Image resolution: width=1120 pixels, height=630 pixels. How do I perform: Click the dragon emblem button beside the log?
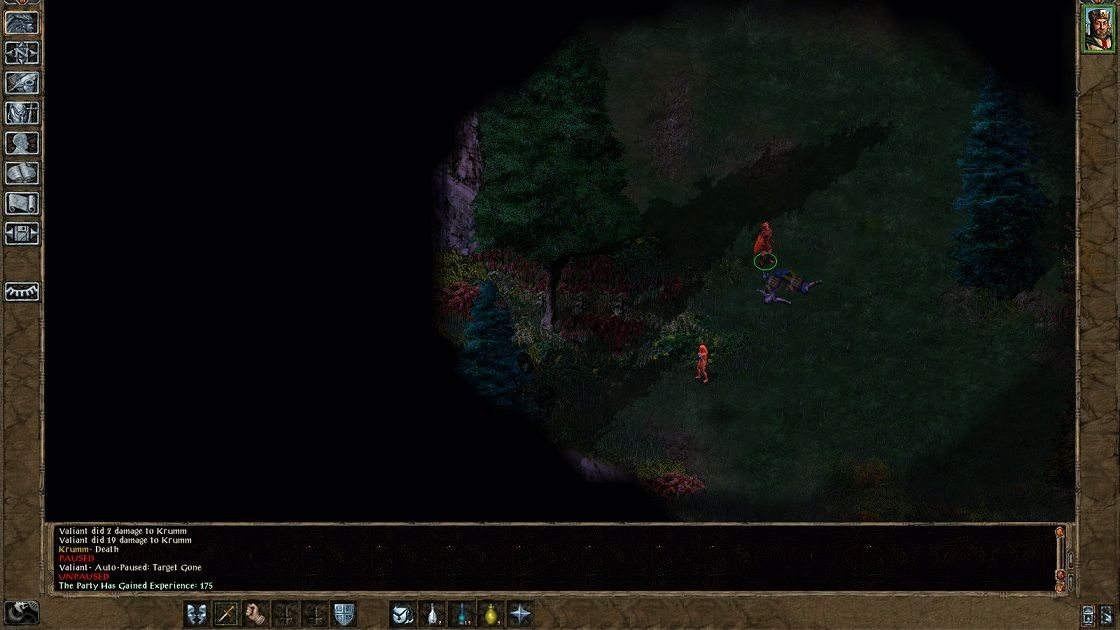point(21,612)
